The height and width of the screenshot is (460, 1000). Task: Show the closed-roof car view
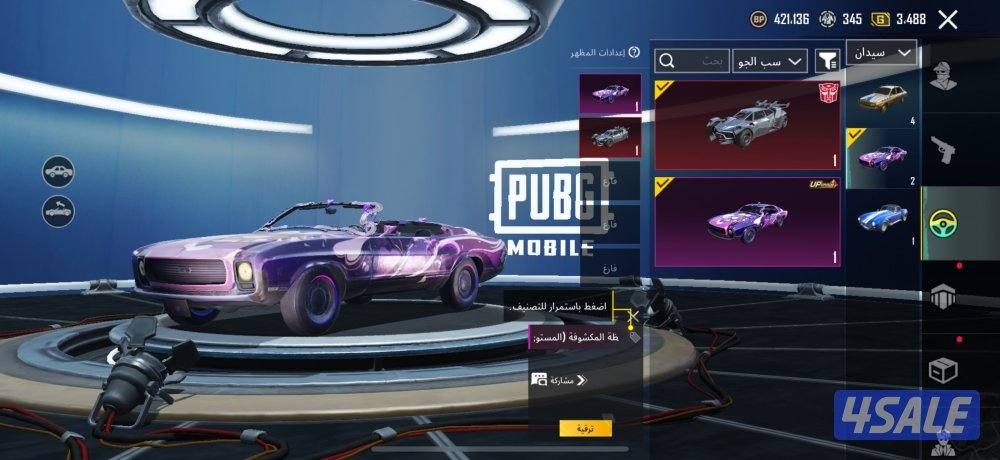59,171
